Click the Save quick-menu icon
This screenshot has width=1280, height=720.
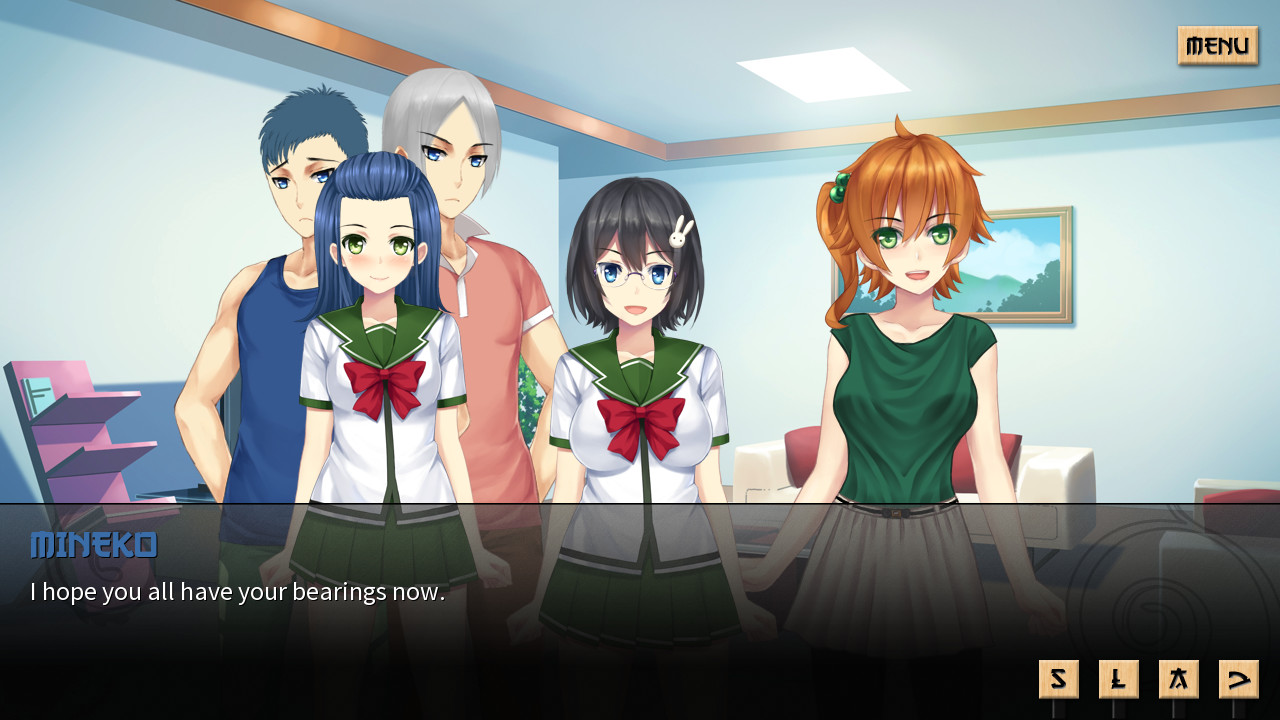1058,678
